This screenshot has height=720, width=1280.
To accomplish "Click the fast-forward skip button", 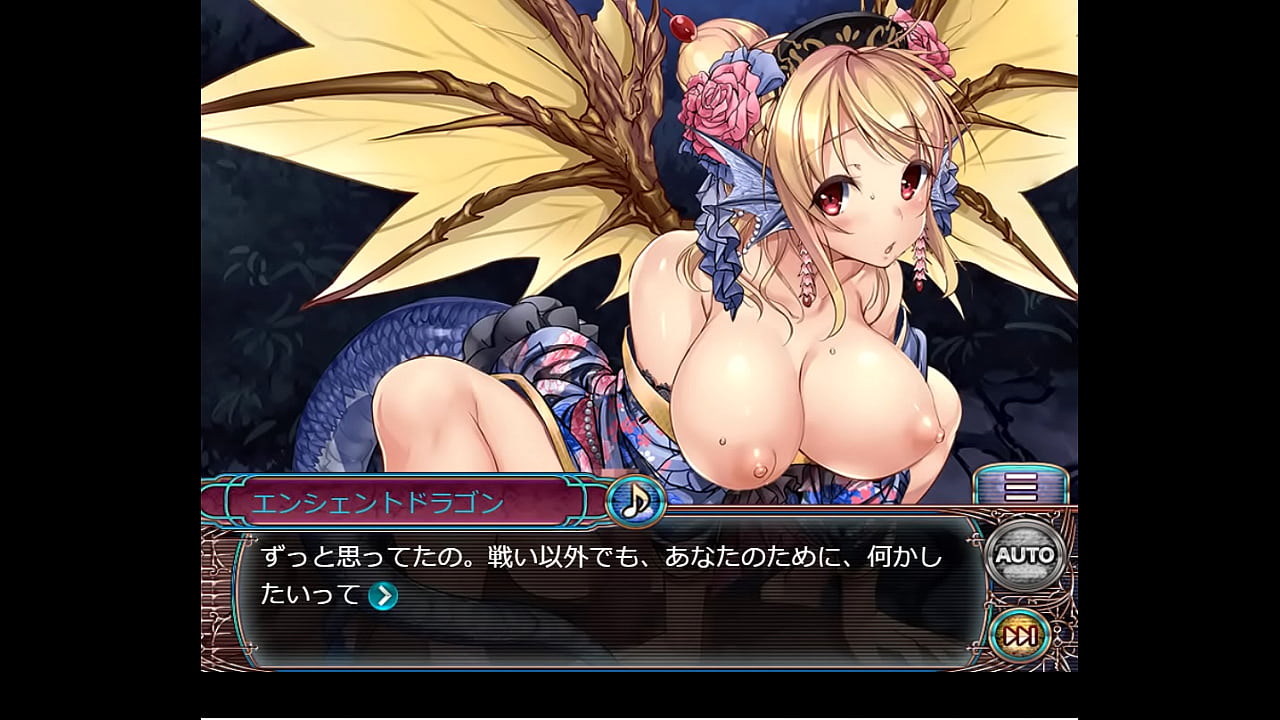I will point(1020,636).
